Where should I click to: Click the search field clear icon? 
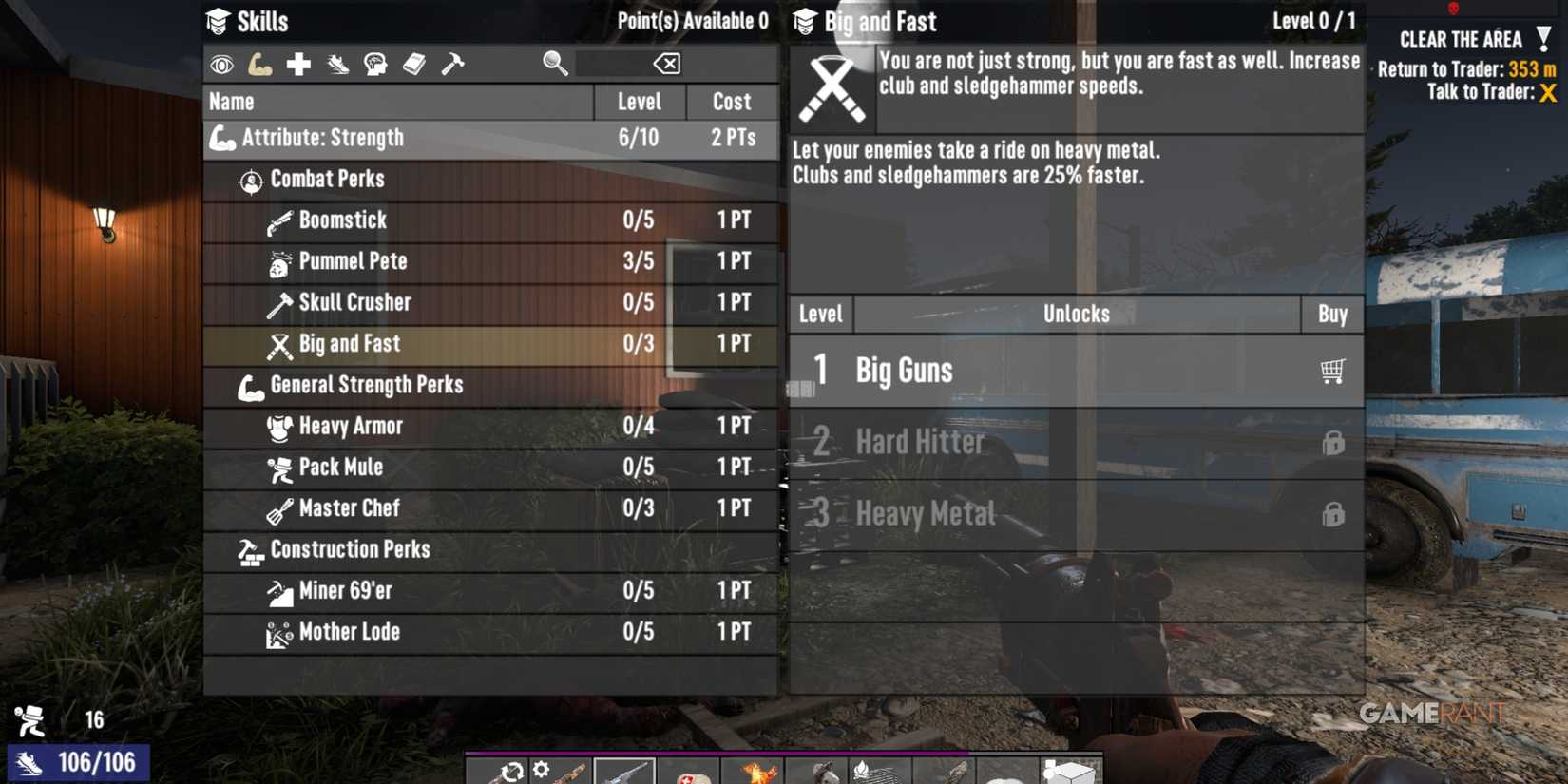click(x=667, y=63)
